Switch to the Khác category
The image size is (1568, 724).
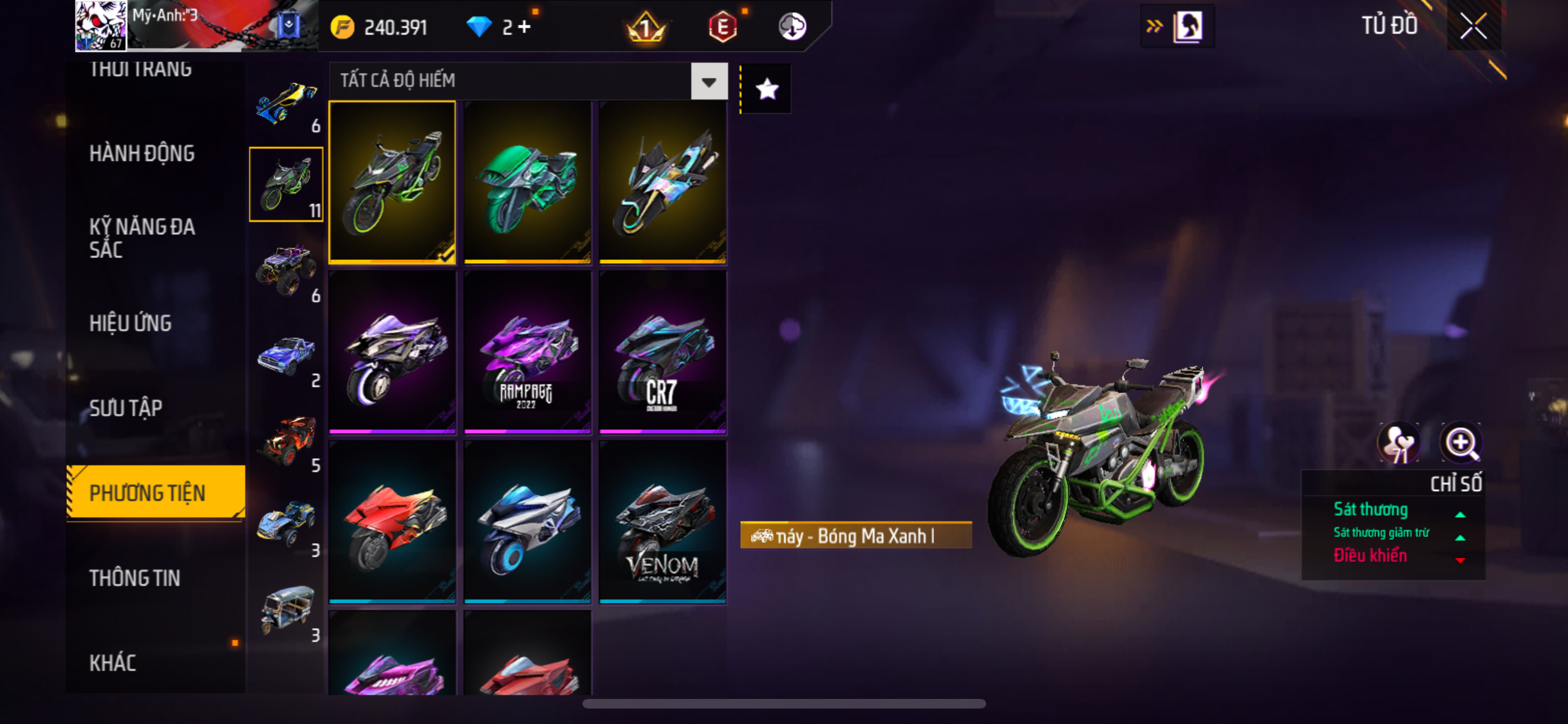tap(113, 663)
